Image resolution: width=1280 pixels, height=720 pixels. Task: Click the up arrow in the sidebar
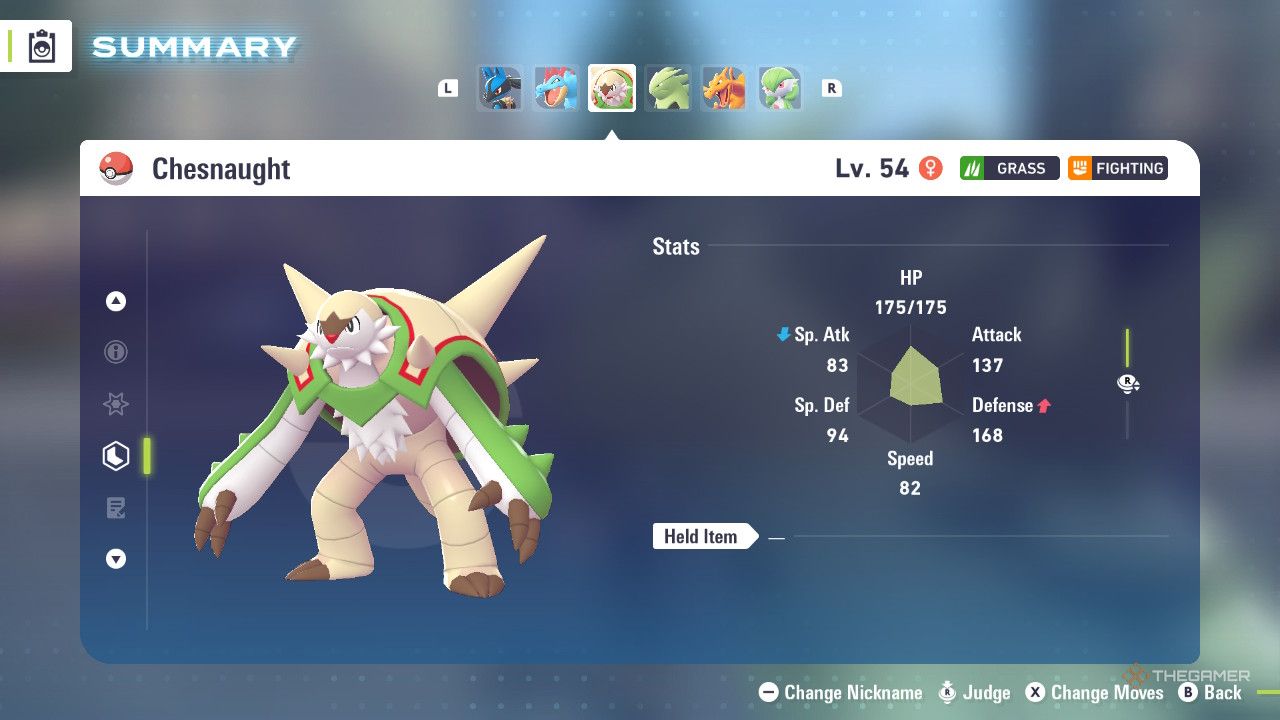click(116, 301)
